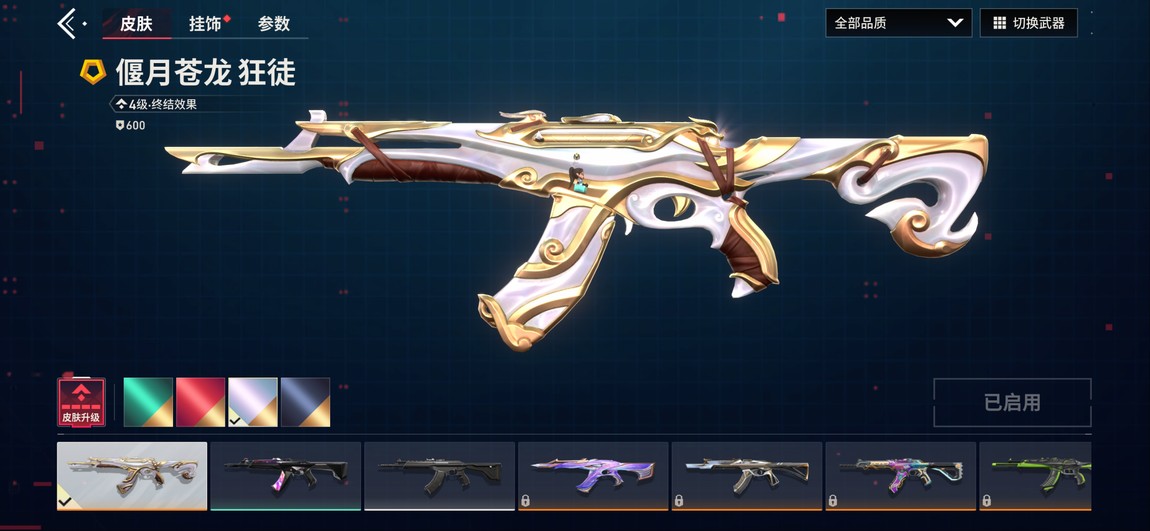Choose the red and gold color variant

[x=200, y=402]
